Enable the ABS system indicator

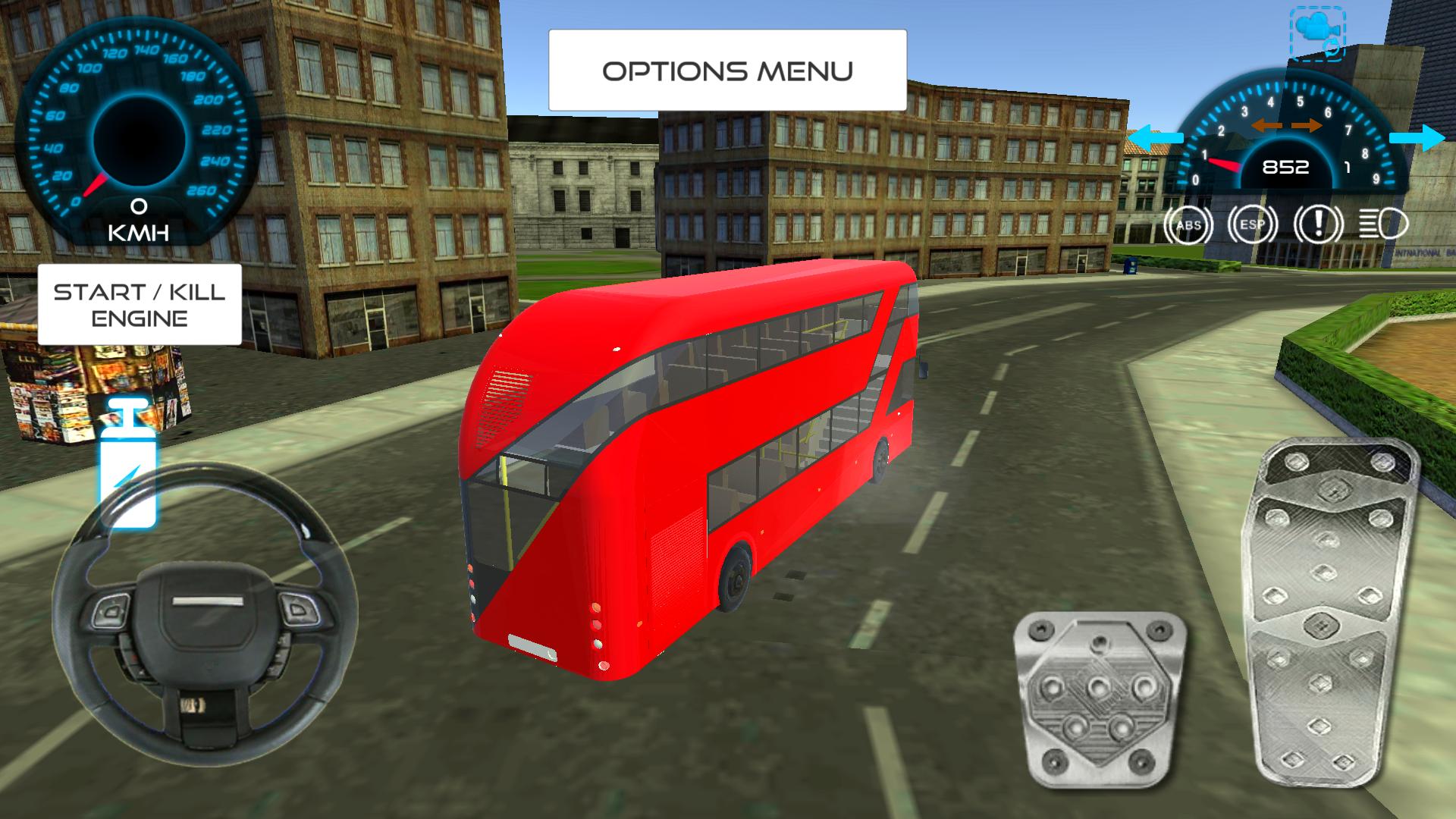coord(1190,224)
